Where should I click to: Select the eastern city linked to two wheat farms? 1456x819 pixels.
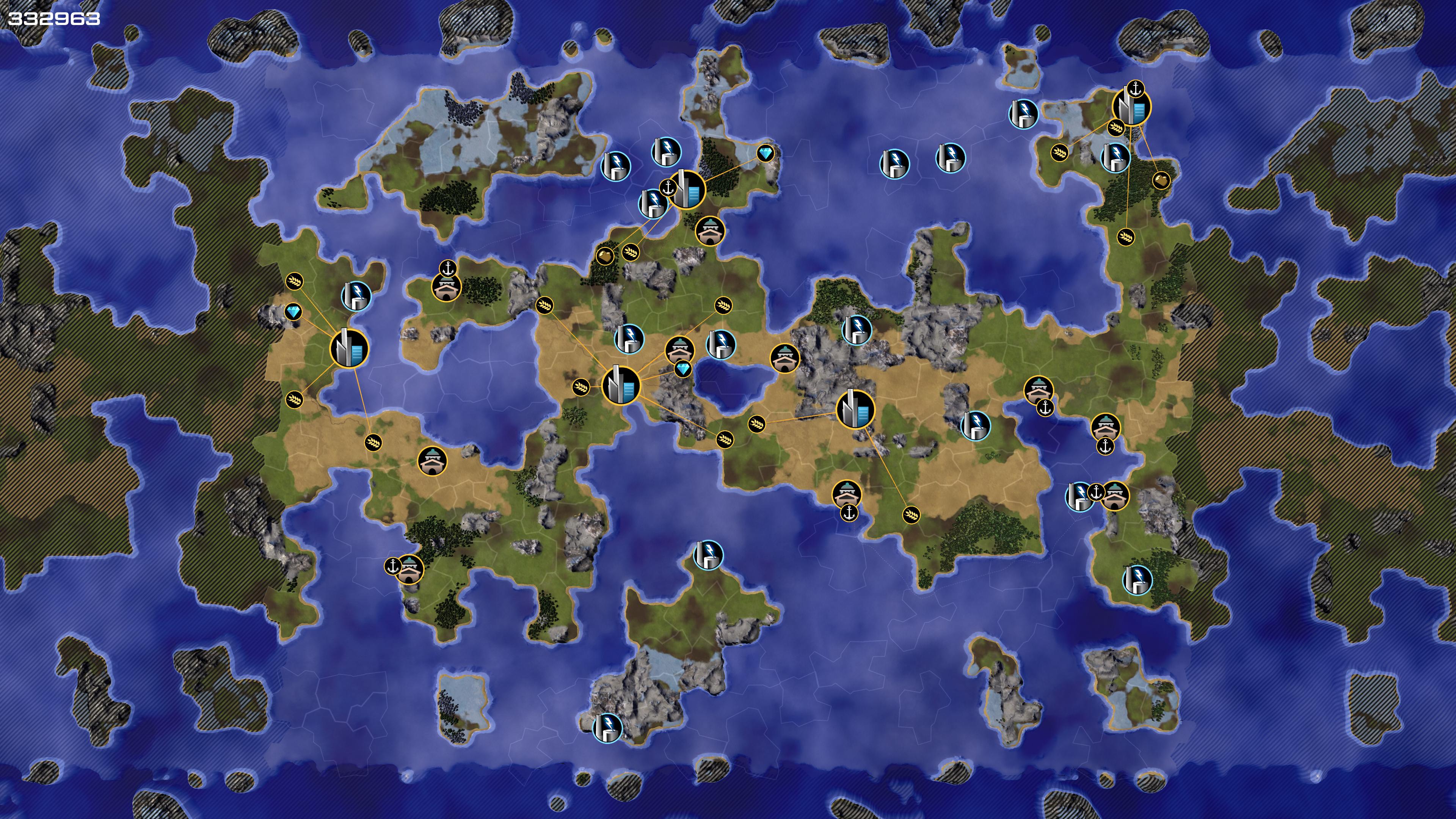point(855,409)
